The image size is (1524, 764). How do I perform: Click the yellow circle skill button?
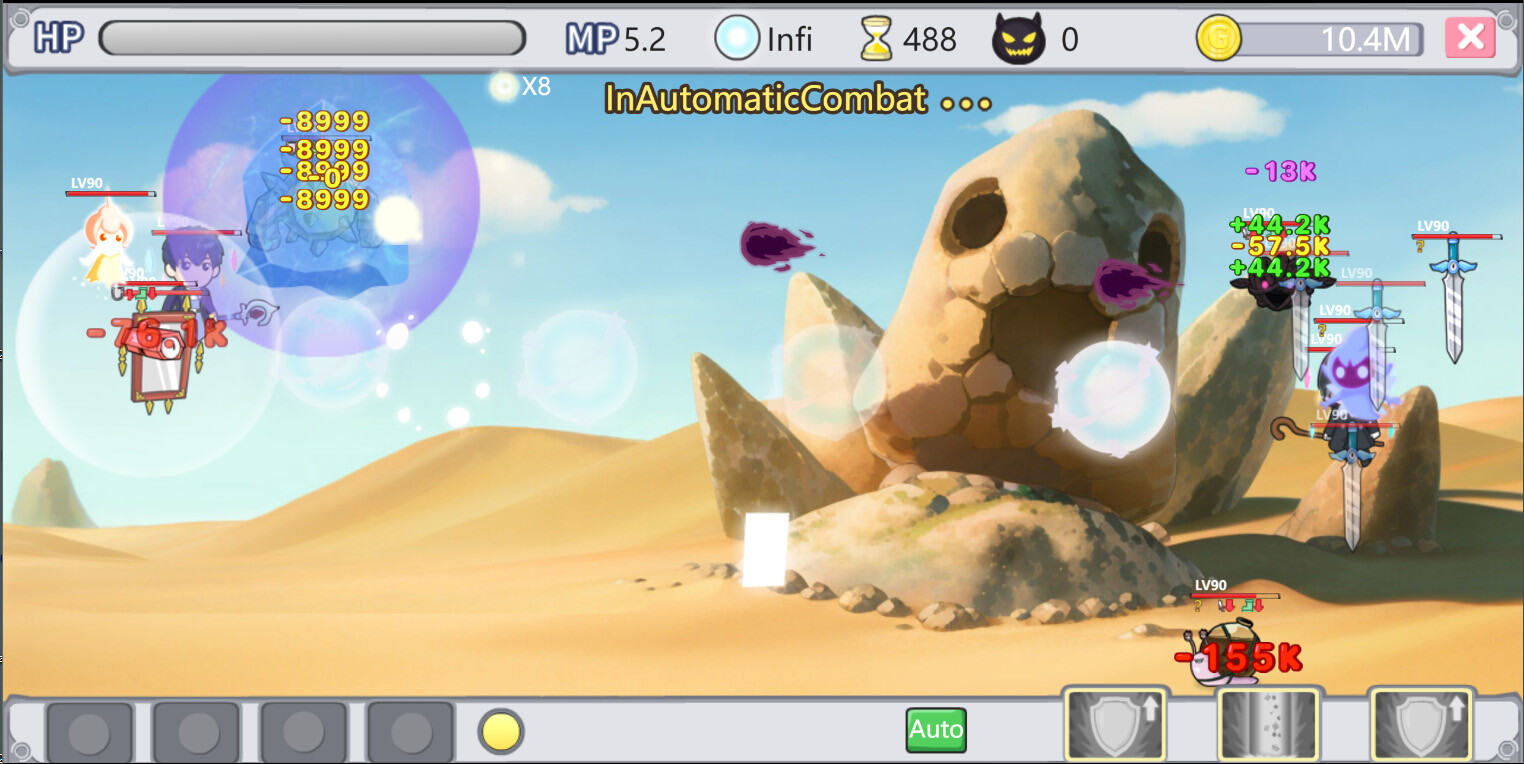click(x=499, y=731)
